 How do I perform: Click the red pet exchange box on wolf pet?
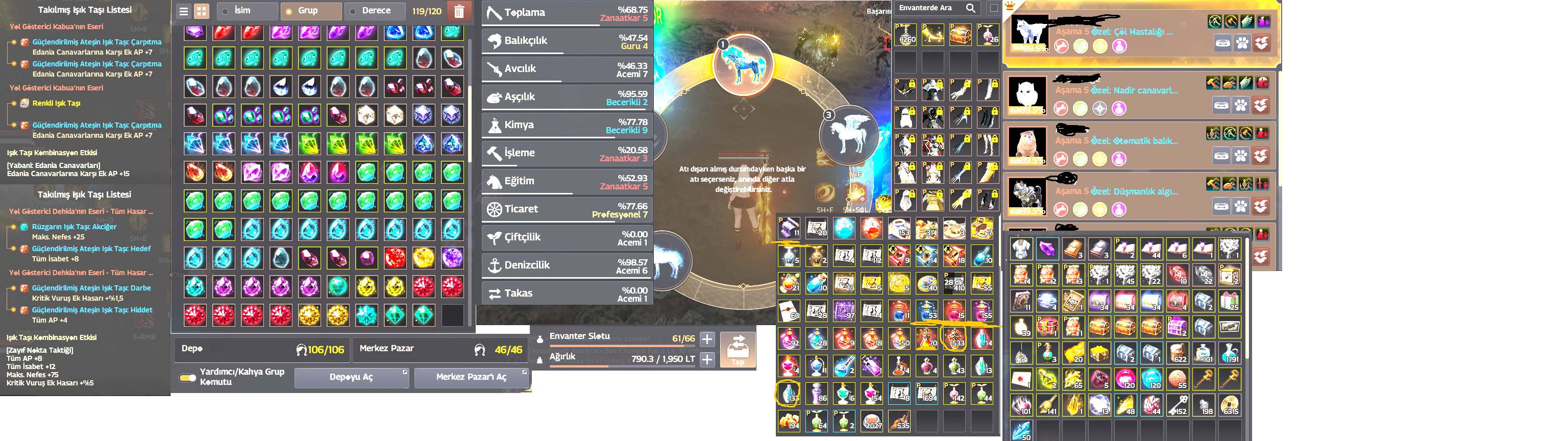pyautogui.click(x=1262, y=43)
